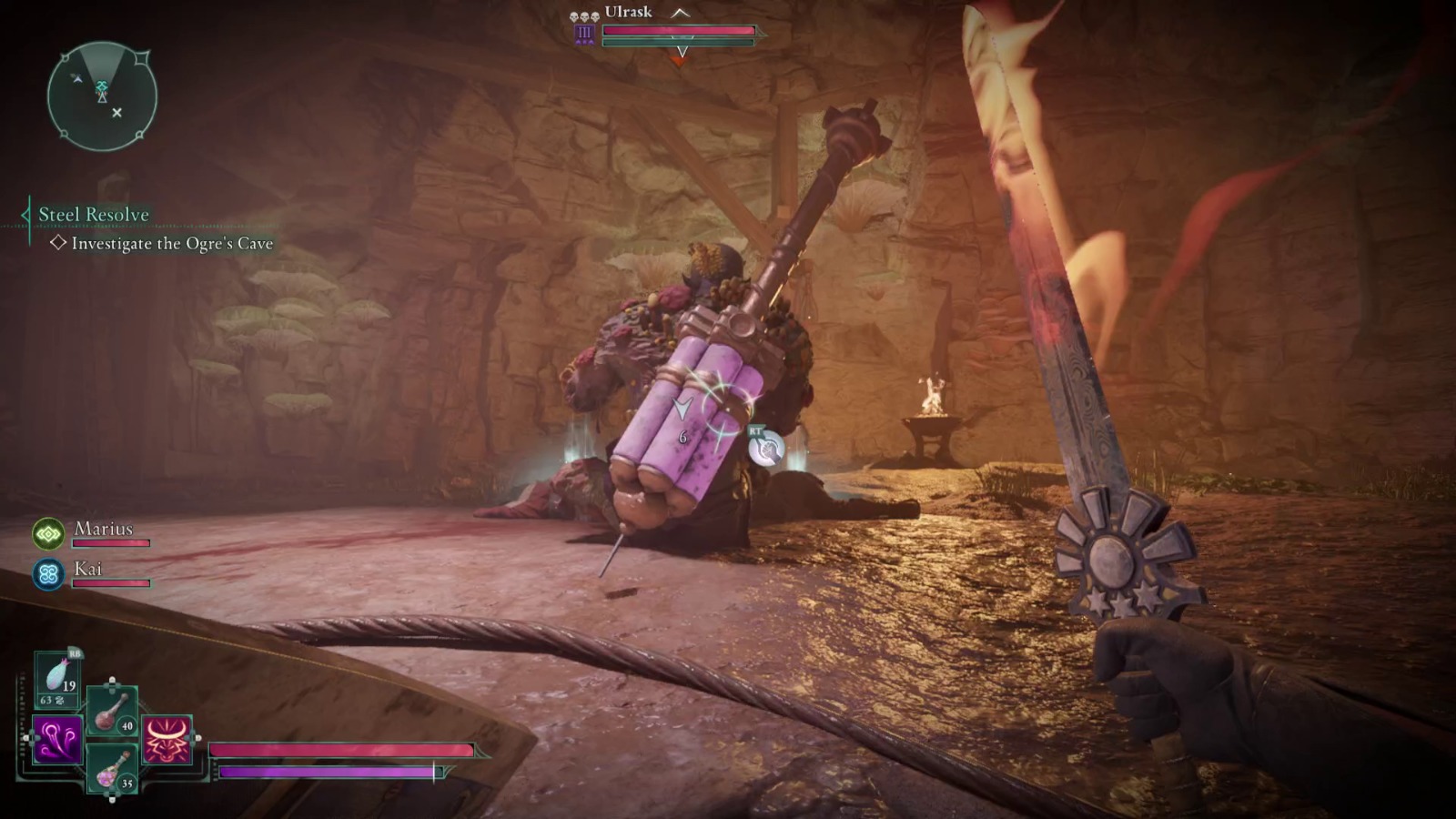Use the throwable item slot showing 19
Screen dimensions: 1456x819
pyautogui.click(x=56, y=680)
